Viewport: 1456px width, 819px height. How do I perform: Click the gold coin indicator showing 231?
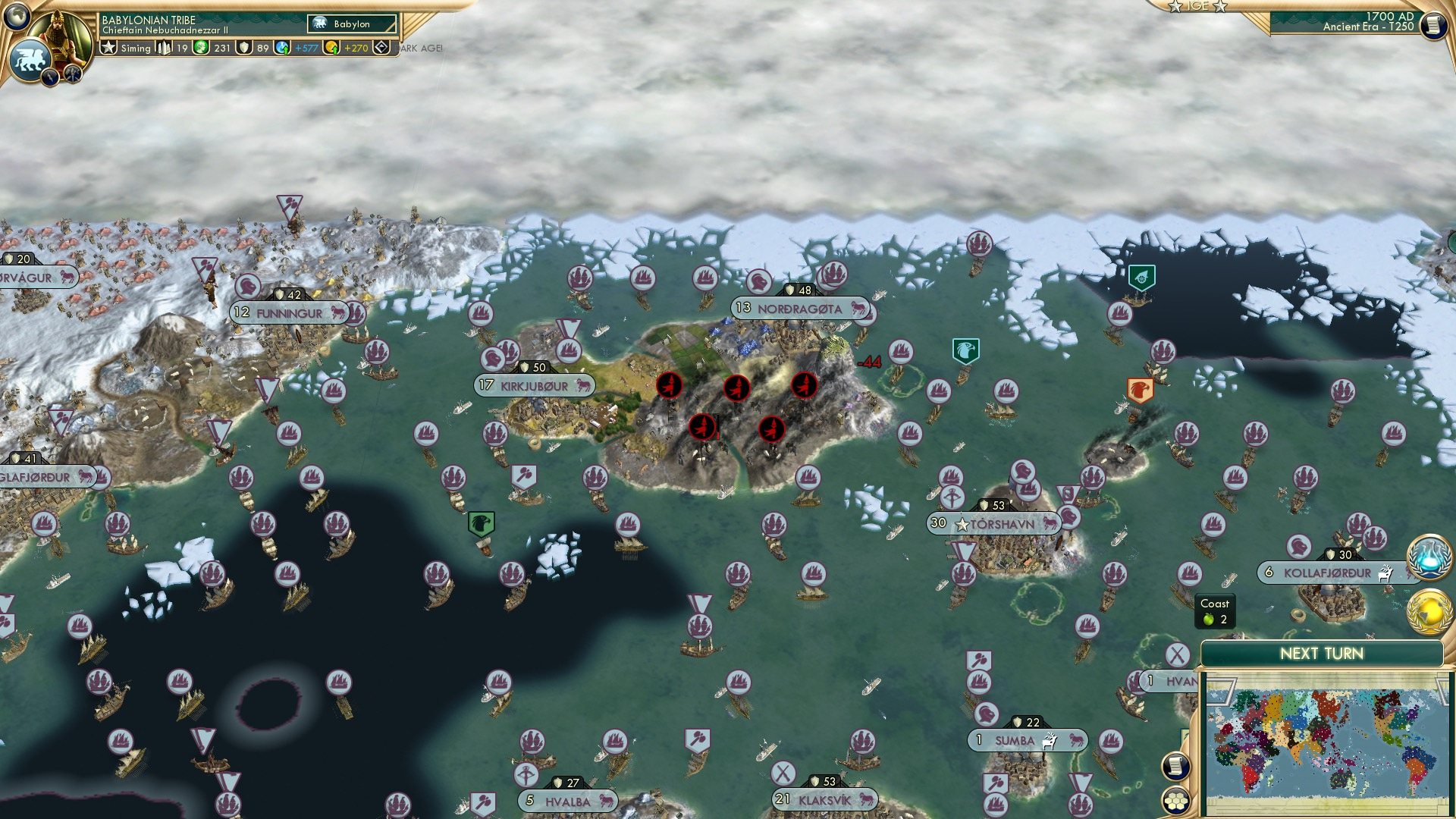pyautogui.click(x=199, y=46)
